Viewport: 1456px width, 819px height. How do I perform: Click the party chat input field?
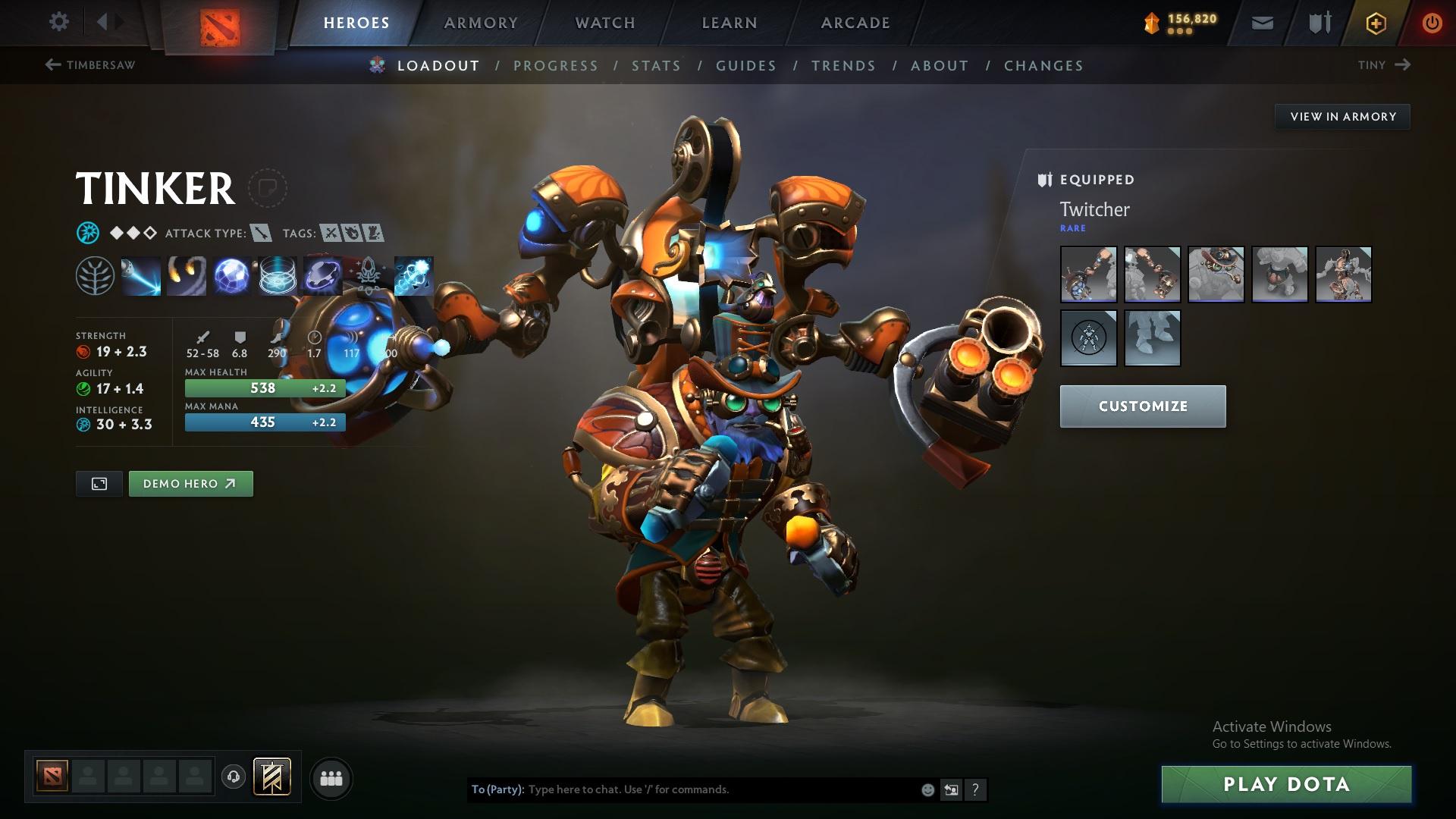pyautogui.click(x=682, y=789)
